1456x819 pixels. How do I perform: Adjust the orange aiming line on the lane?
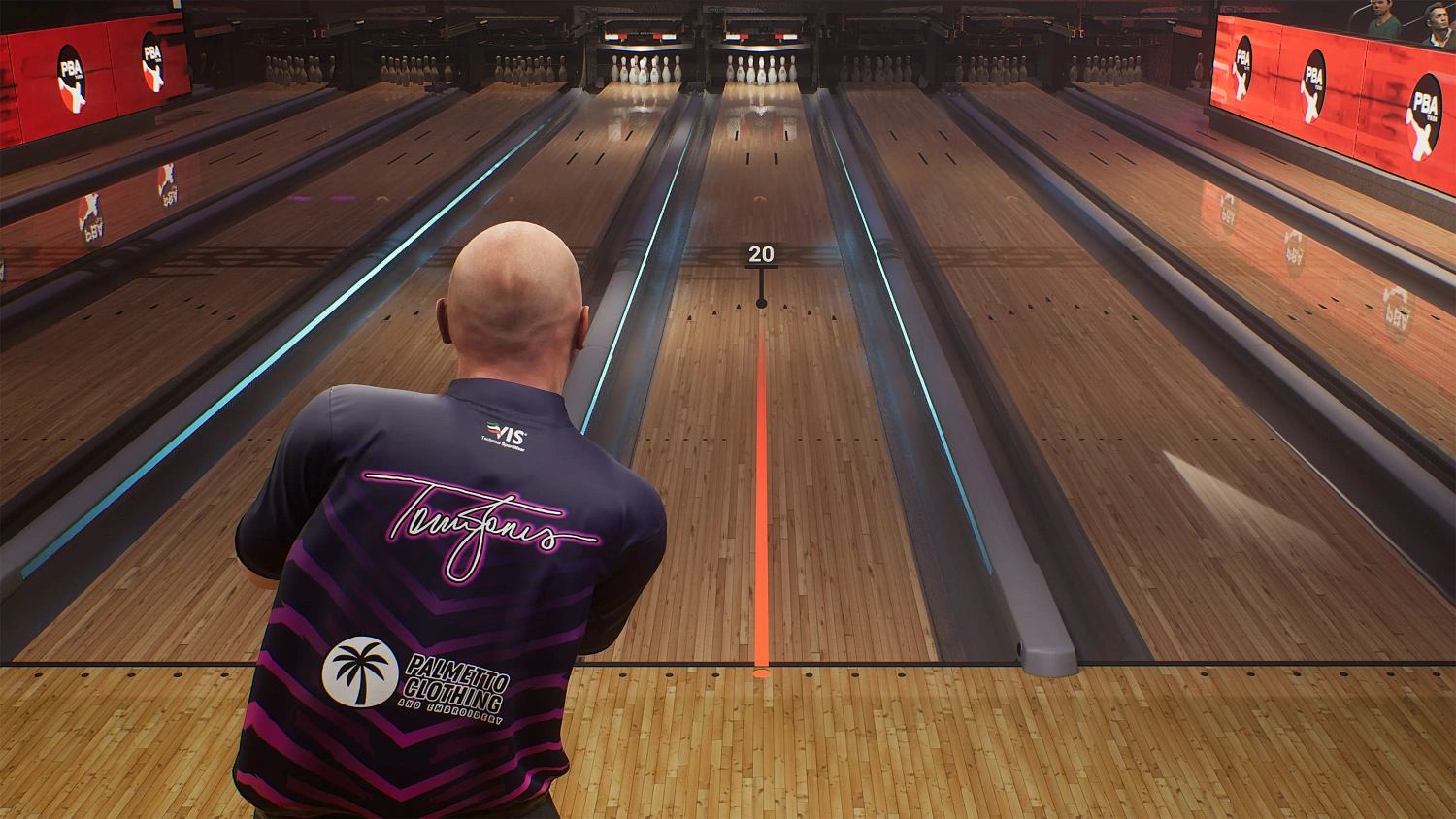click(x=763, y=505)
